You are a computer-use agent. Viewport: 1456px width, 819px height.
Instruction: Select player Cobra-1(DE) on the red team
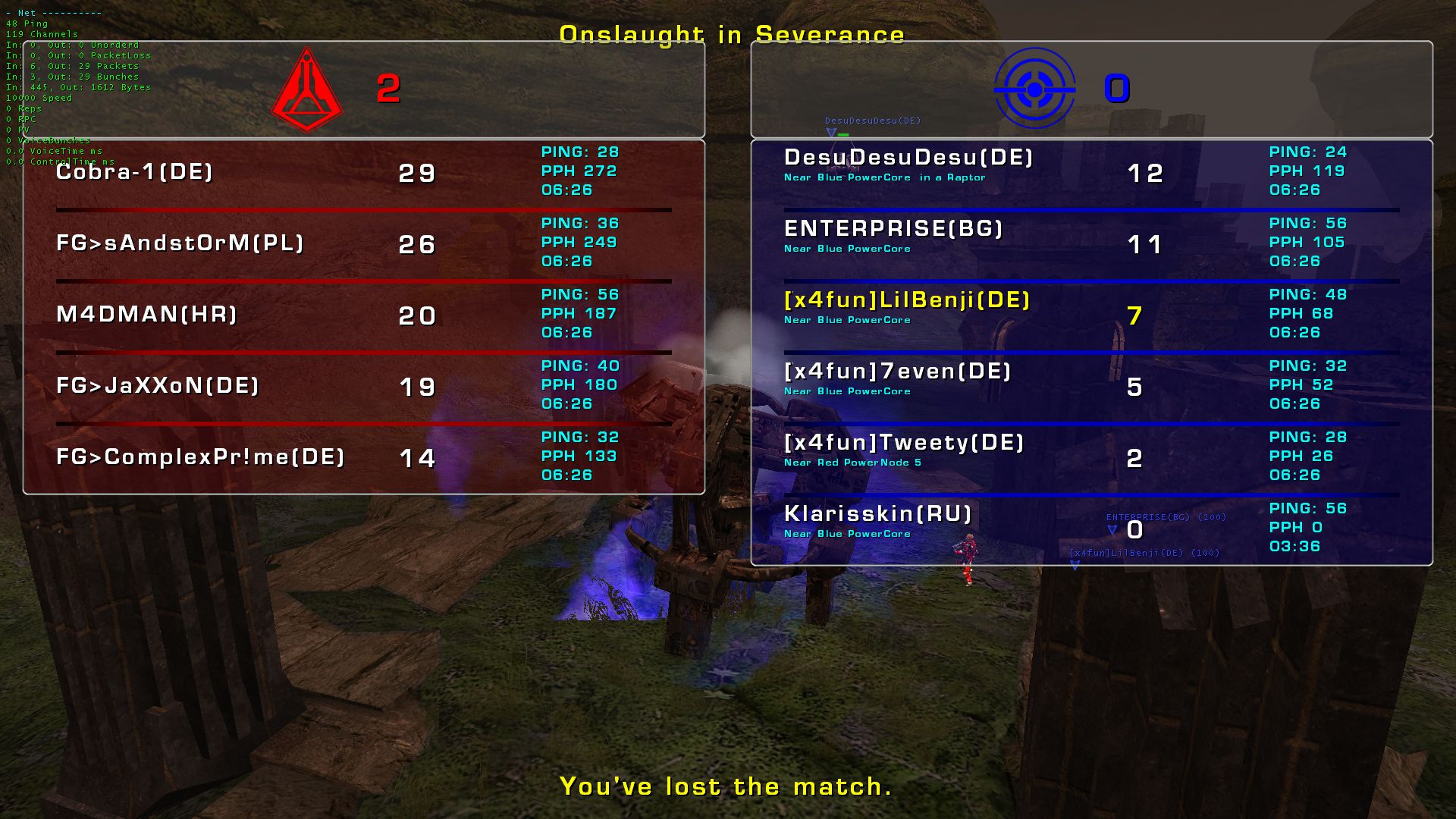[135, 172]
